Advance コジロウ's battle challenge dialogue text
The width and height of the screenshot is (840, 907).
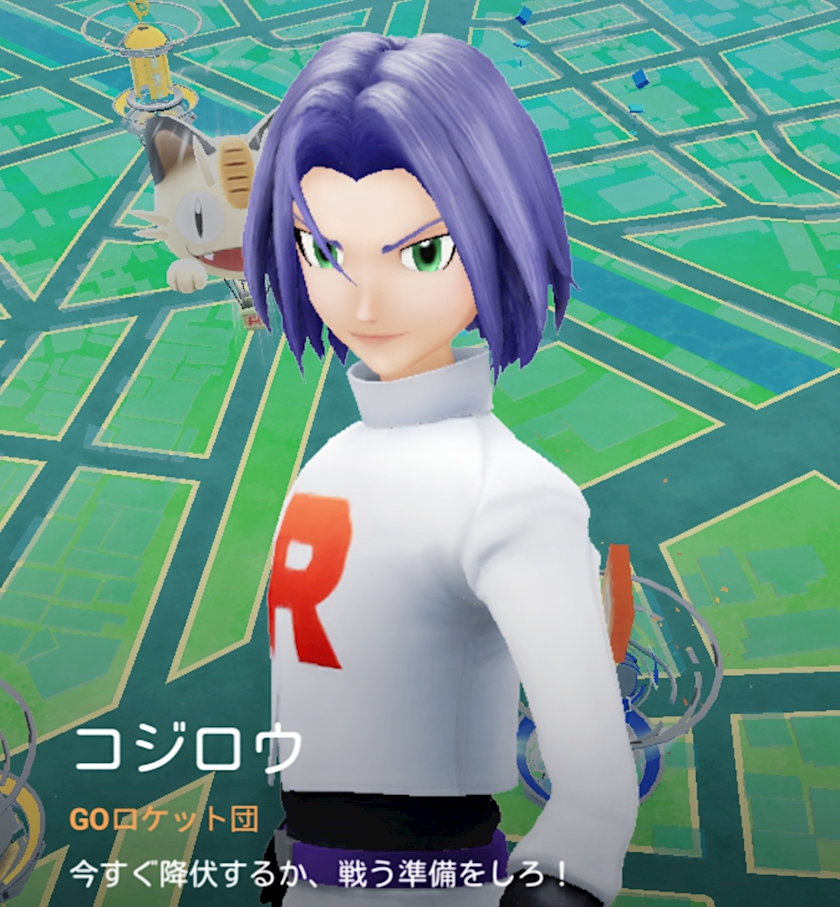[x=320, y=875]
